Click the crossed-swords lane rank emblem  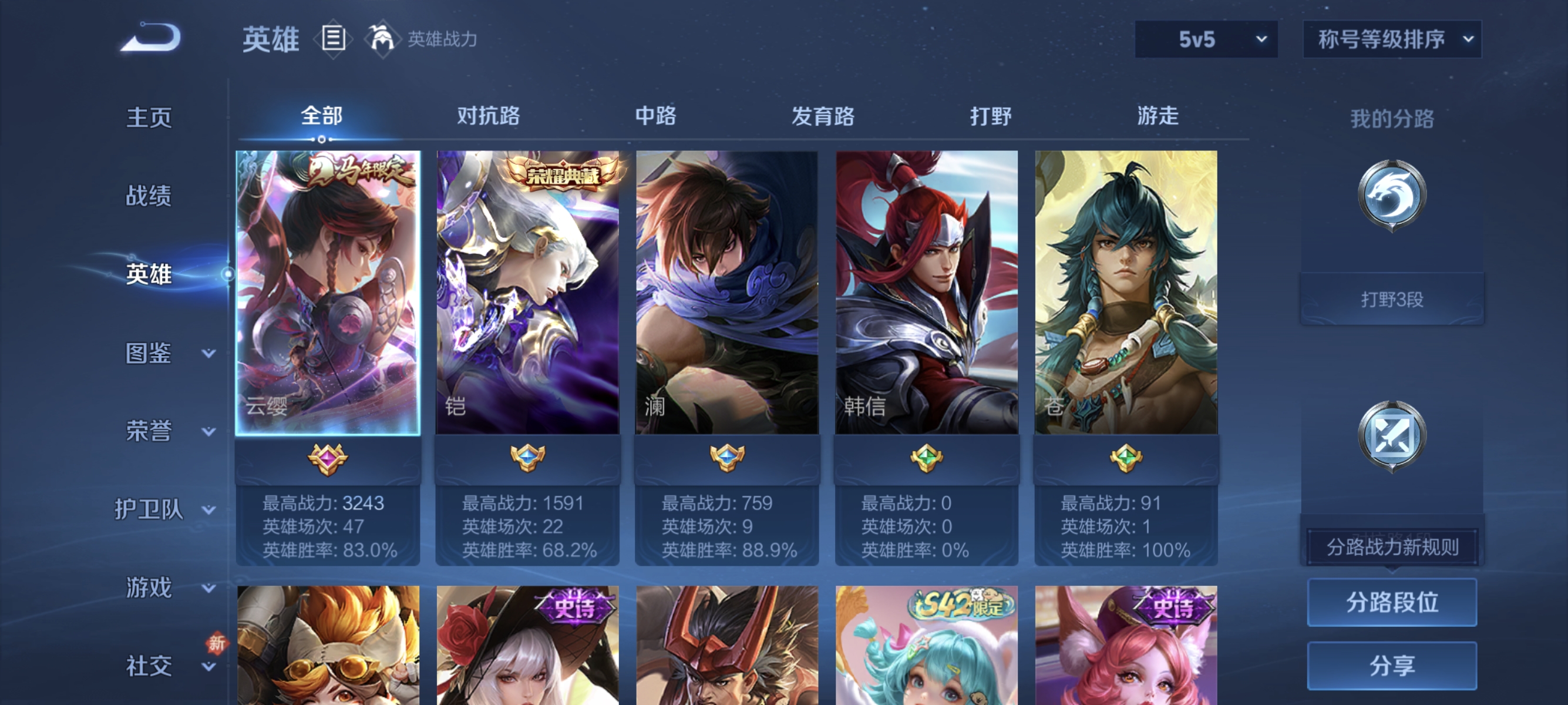(x=1392, y=434)
